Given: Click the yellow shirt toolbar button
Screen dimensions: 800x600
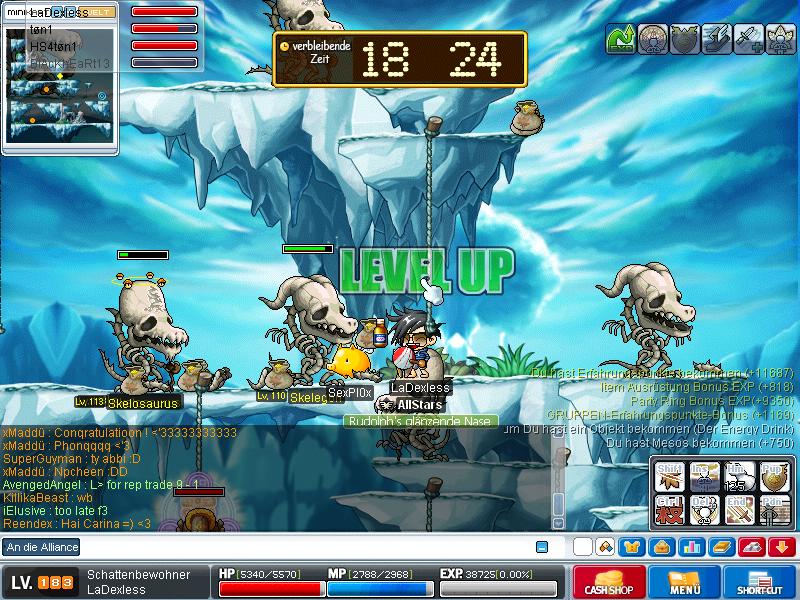Looking at the screenshot, I should 631,547.
